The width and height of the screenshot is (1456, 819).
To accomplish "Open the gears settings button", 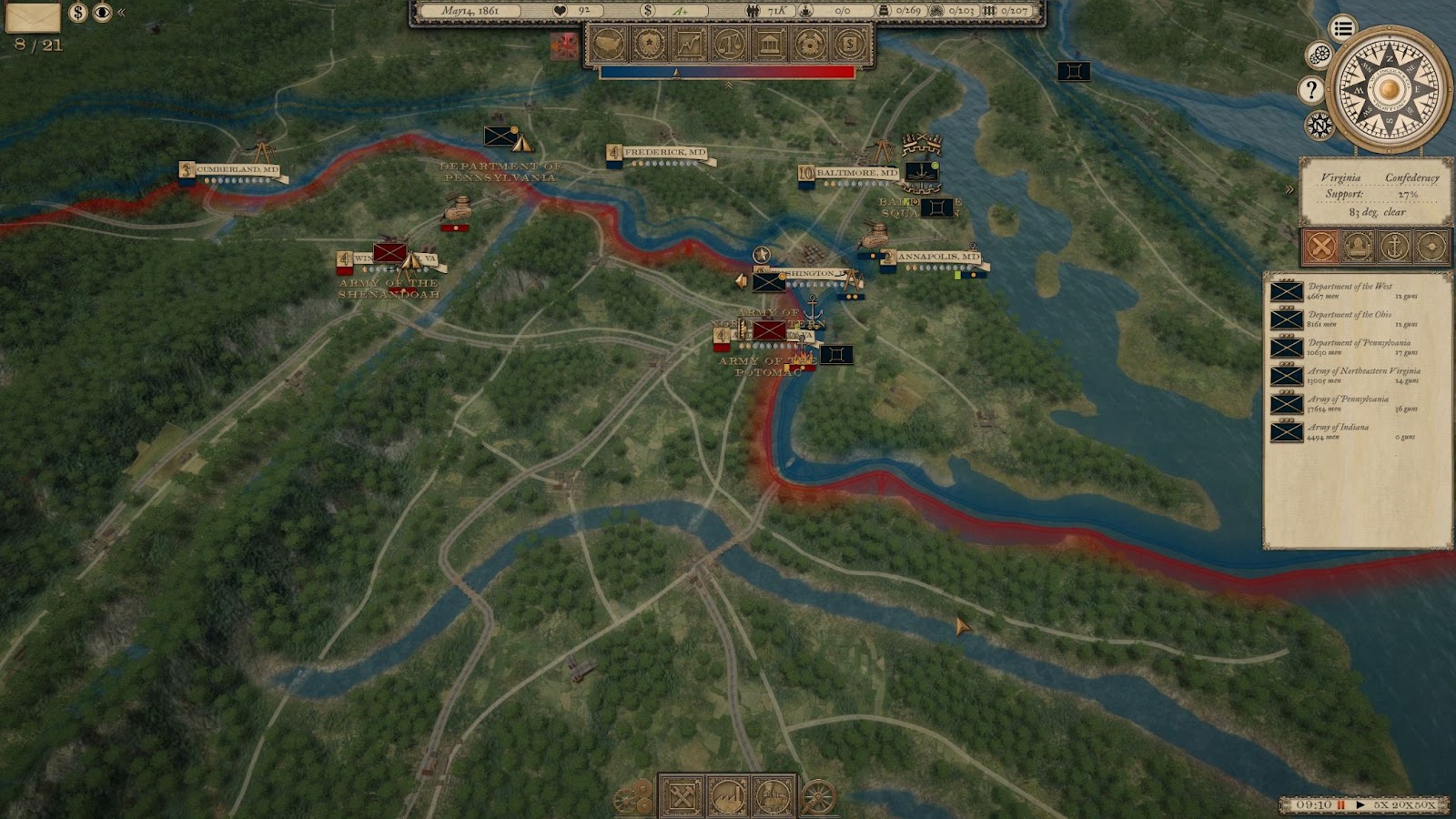I will pos(1319,56).
